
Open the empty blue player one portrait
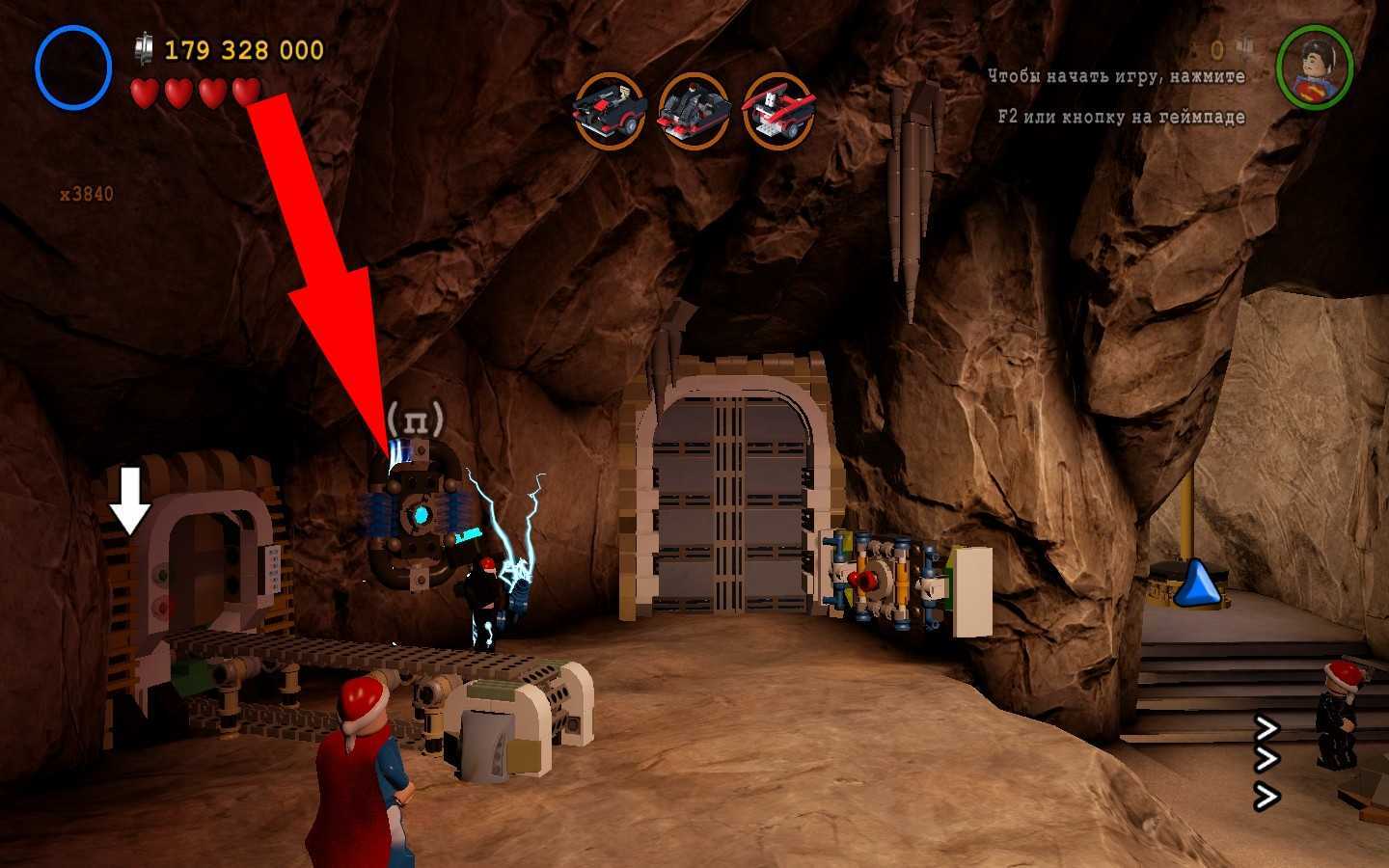73,68
